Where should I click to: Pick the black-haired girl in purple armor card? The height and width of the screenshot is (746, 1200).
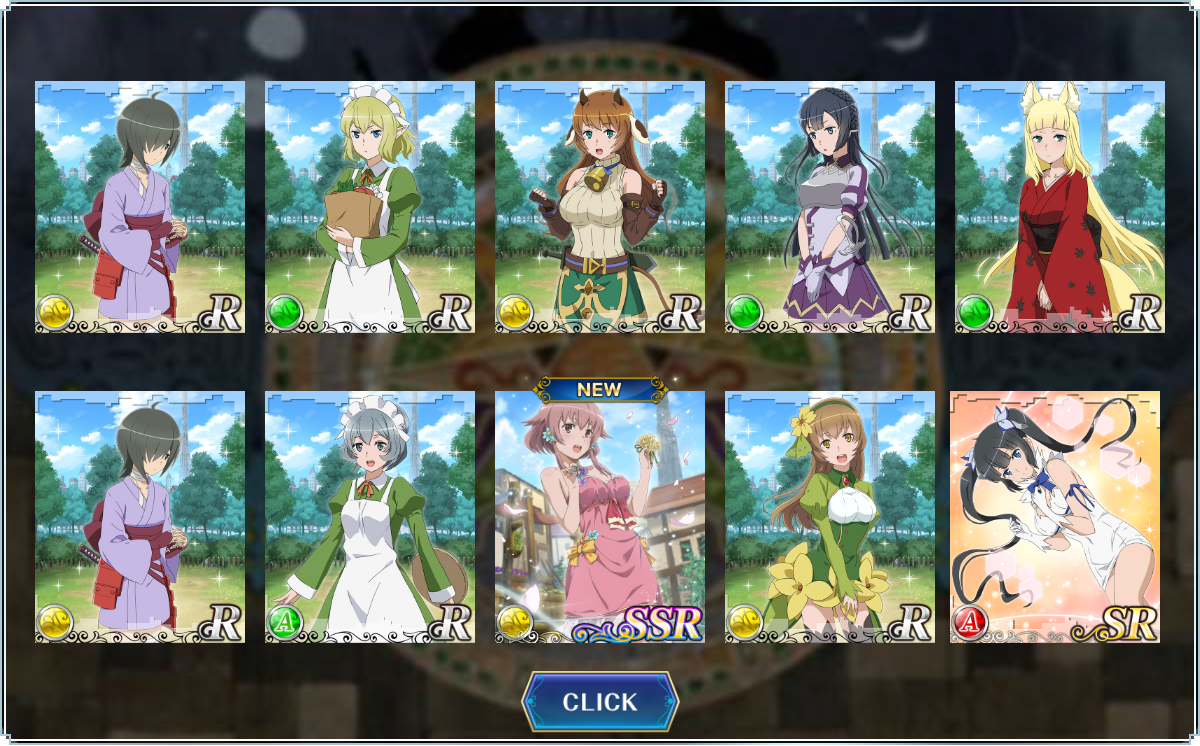pyautogui.click(x=830, y=207)
